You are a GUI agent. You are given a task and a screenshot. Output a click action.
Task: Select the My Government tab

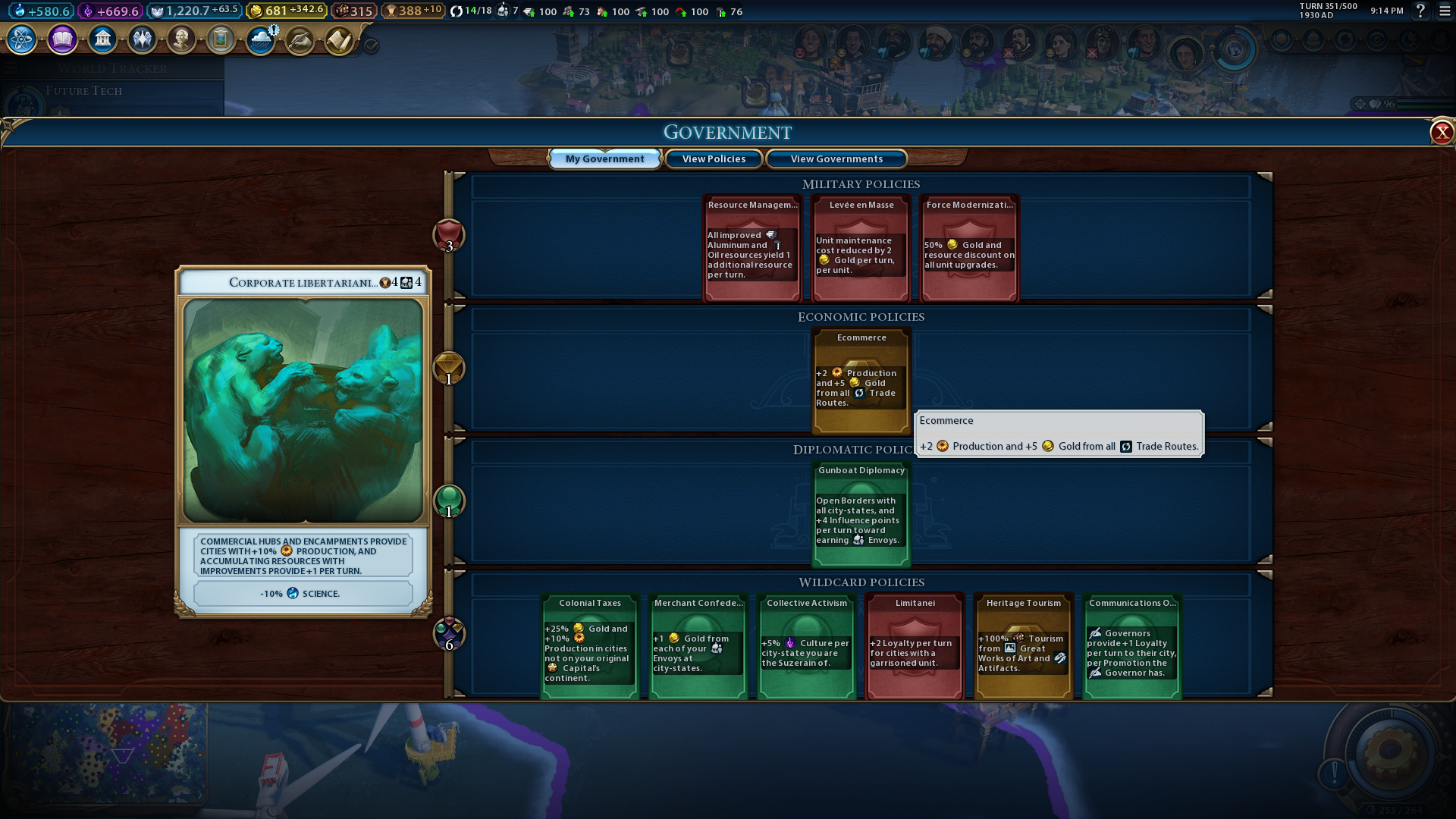tap(604, 158)
